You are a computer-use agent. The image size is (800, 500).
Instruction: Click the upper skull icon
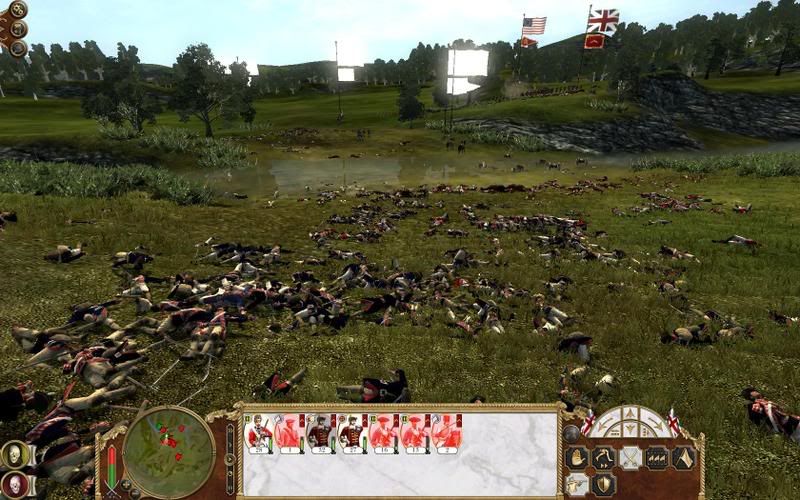(14, 455)
